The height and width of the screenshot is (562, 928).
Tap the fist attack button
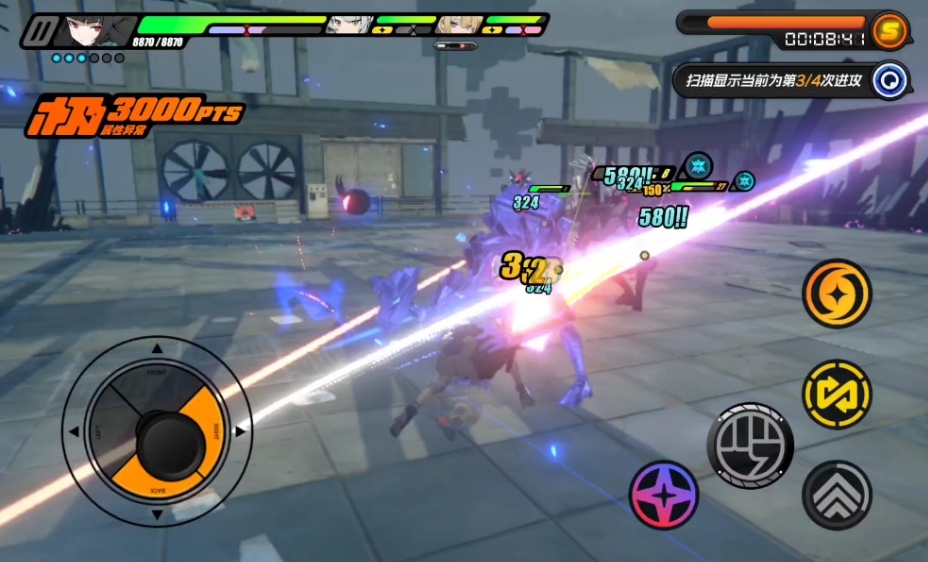750,445
